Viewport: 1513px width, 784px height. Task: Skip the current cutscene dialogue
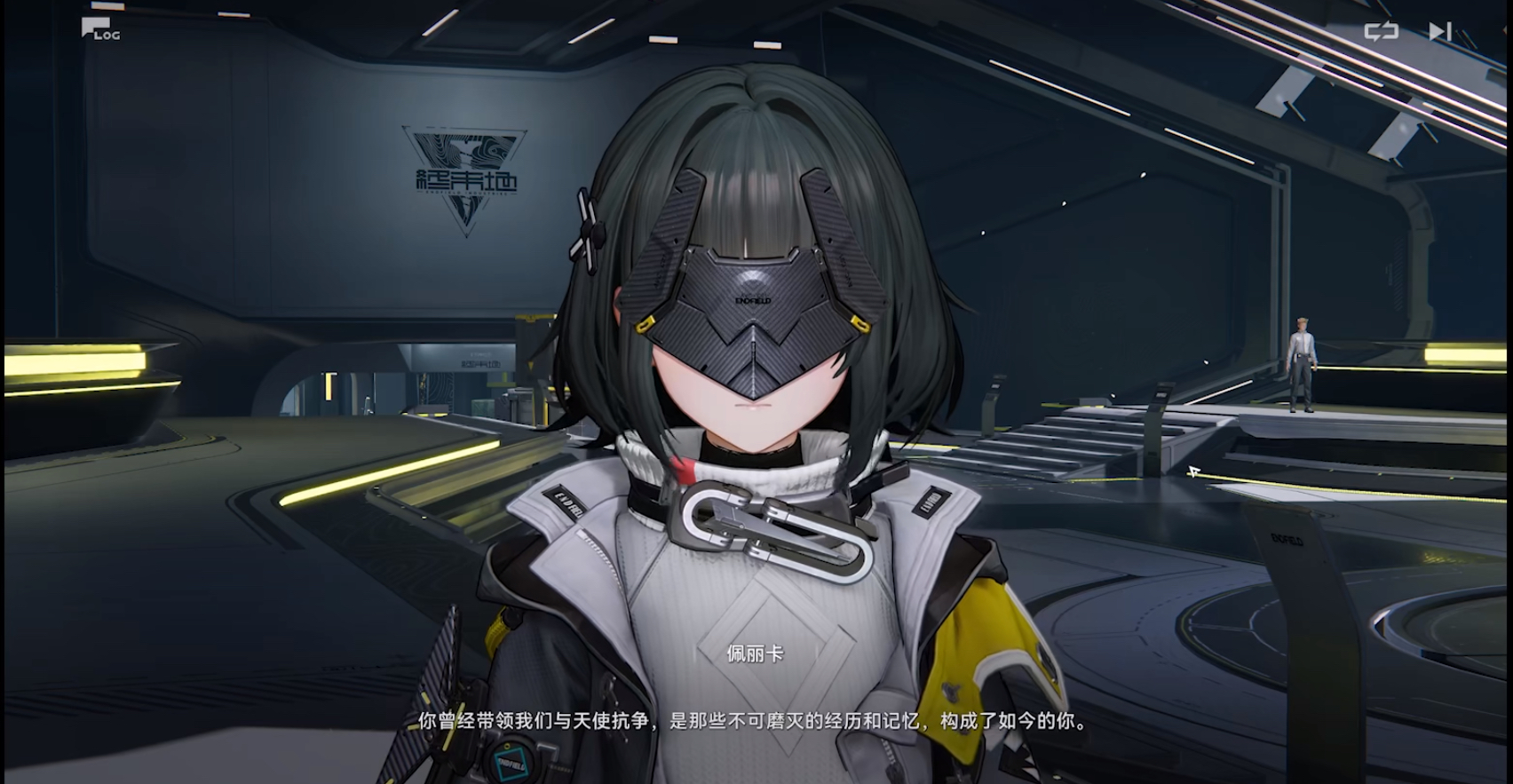tap(1439, 32)
